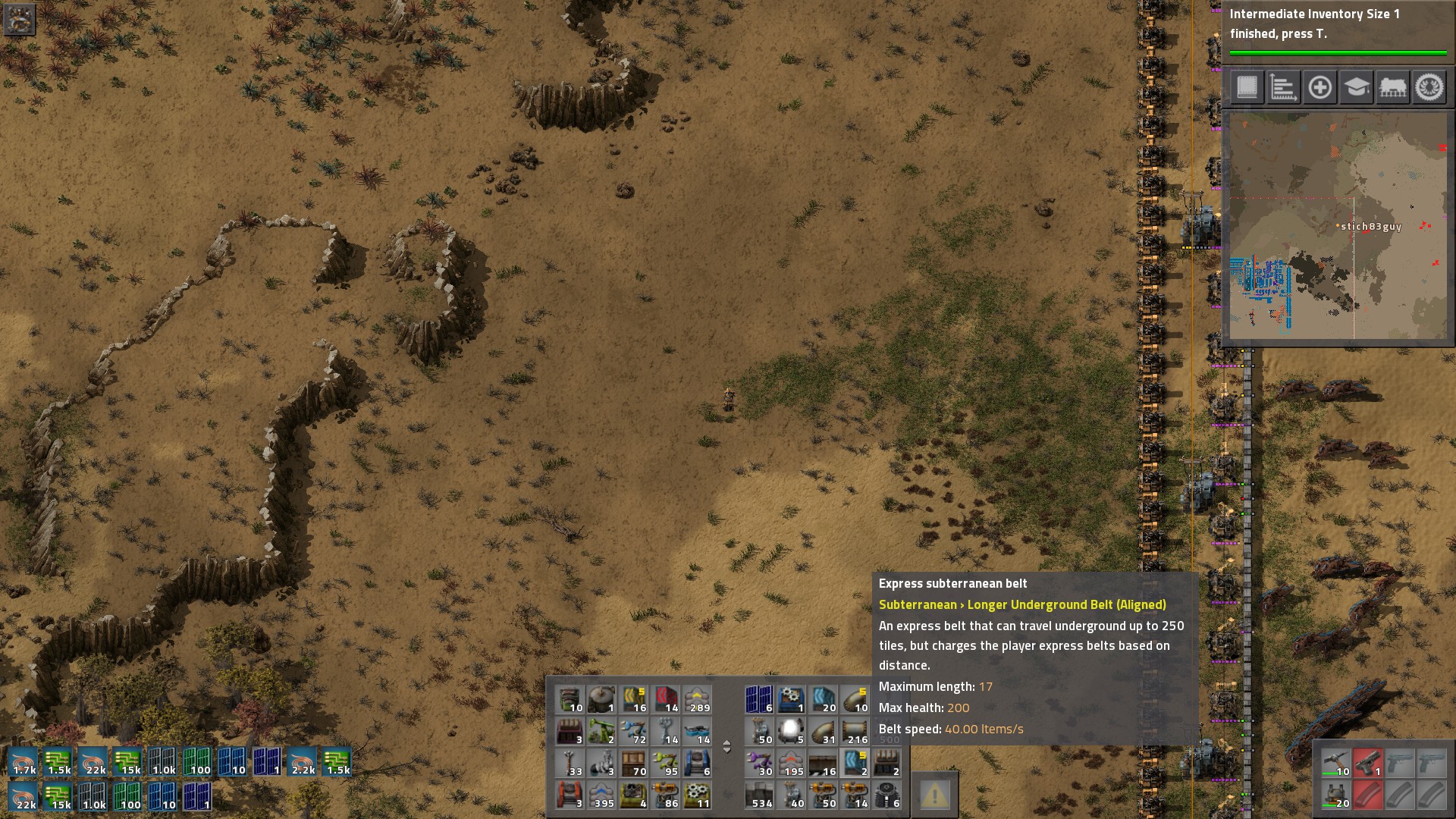Open the blueprint book button
The width and height of the screenshot is (1456, 819).
coord(1247,87)
